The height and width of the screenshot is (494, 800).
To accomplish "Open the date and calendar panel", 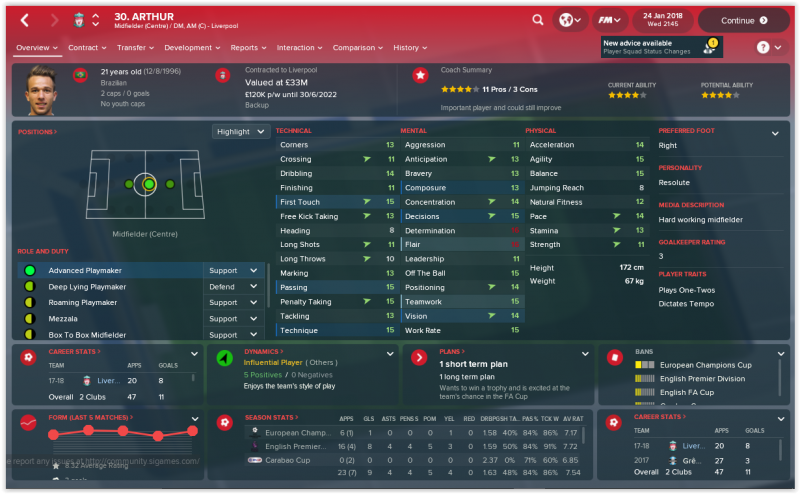I will [664, 20].
